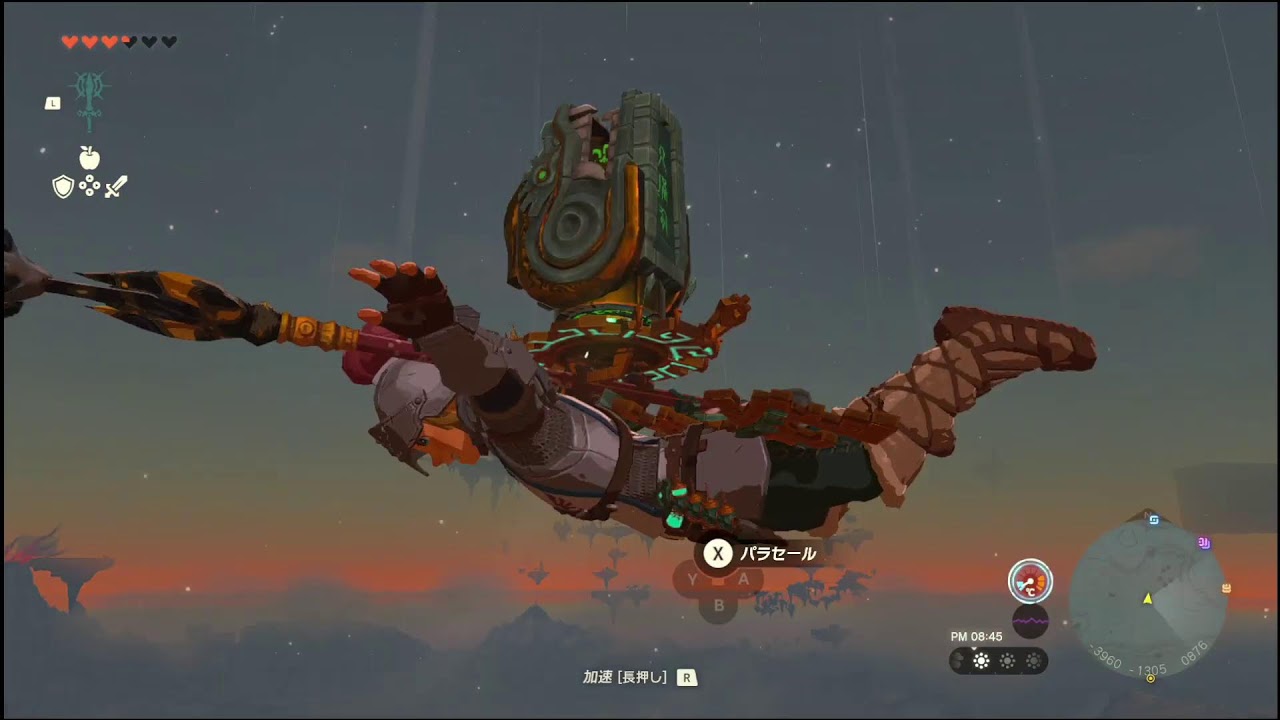Screen dimensions: 1280x720
Task: Click the apple food icon
Action: tap(88, 158)
